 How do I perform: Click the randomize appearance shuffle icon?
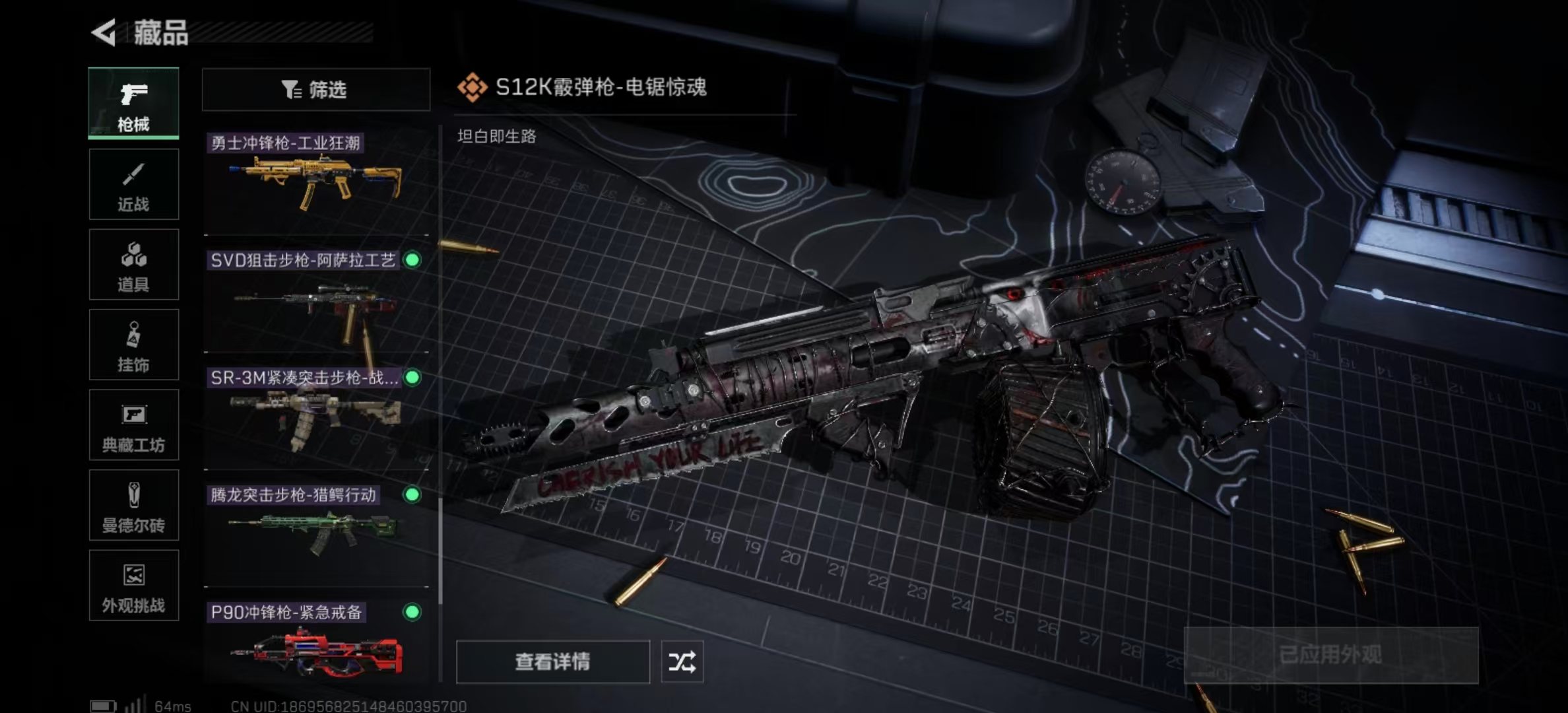pos(684,662)
